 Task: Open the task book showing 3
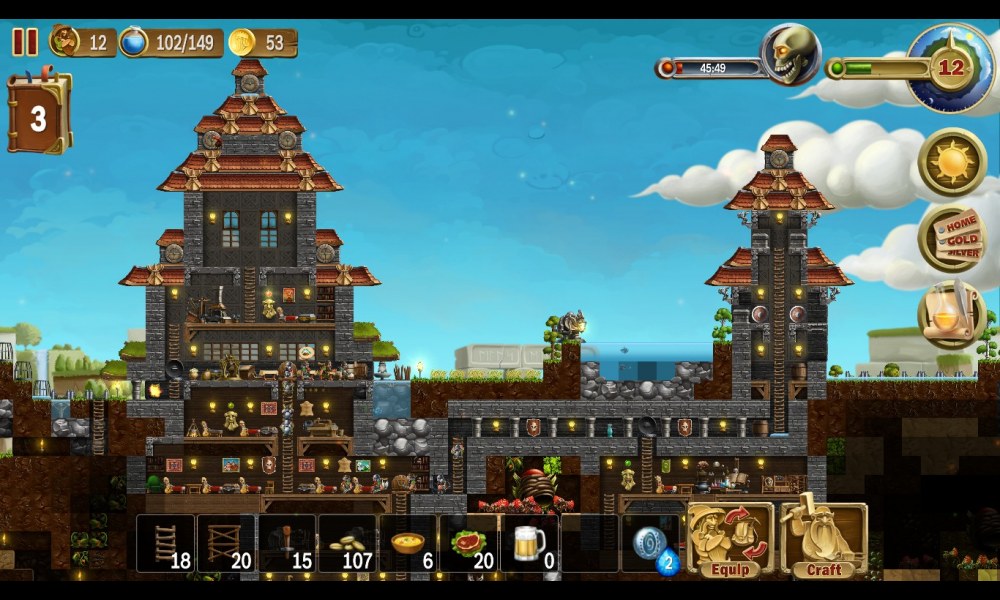pos(39,115)
